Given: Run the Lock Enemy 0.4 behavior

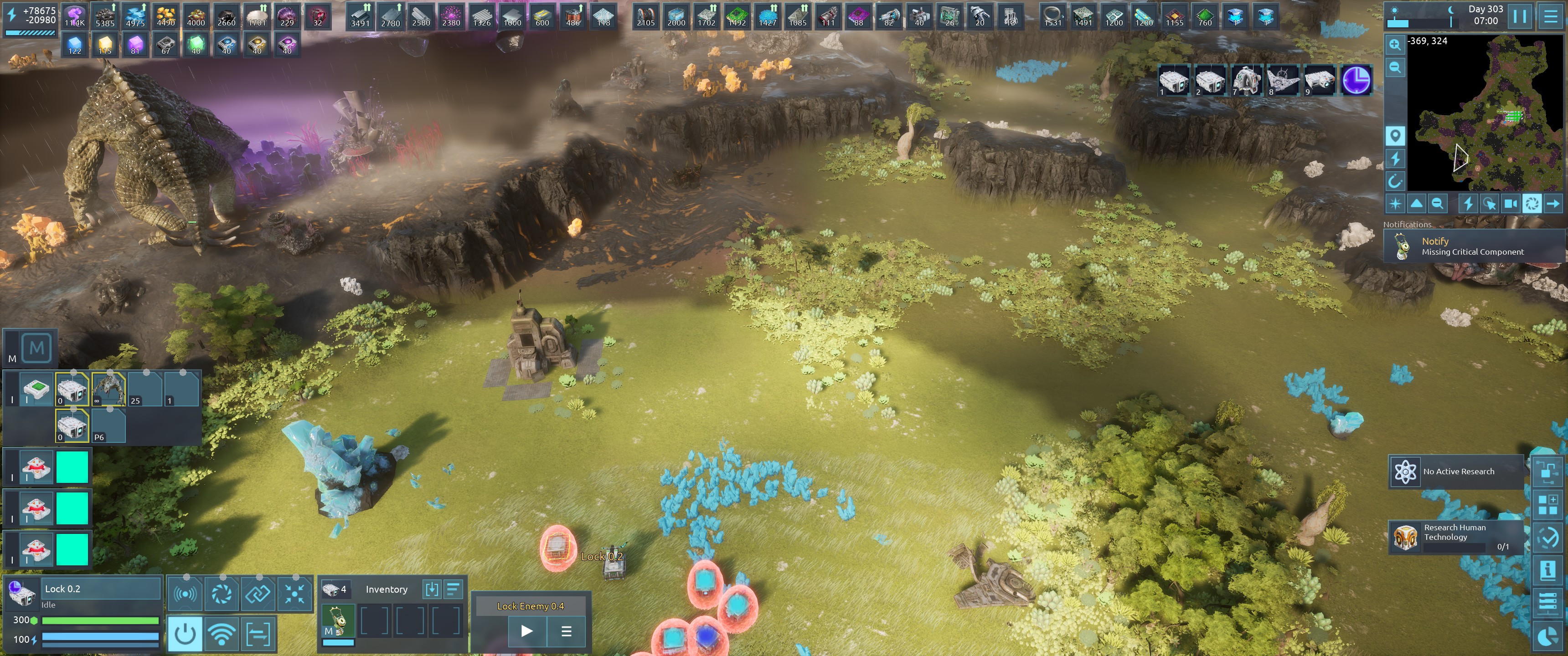Looking at the screenshot, I should point(527,631).
